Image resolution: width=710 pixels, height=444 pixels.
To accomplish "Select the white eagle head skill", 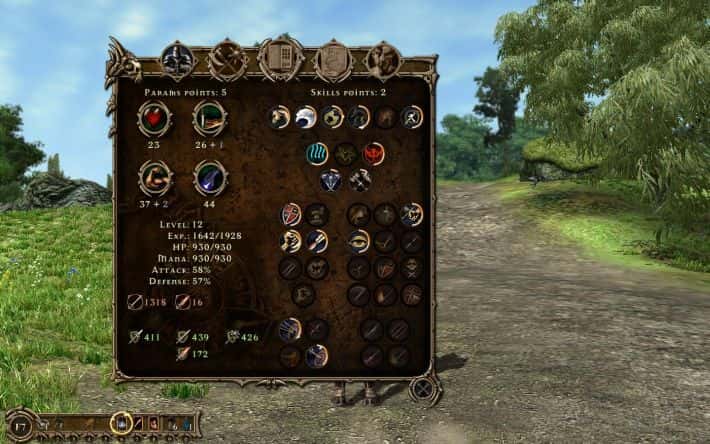I will [305, 118].
